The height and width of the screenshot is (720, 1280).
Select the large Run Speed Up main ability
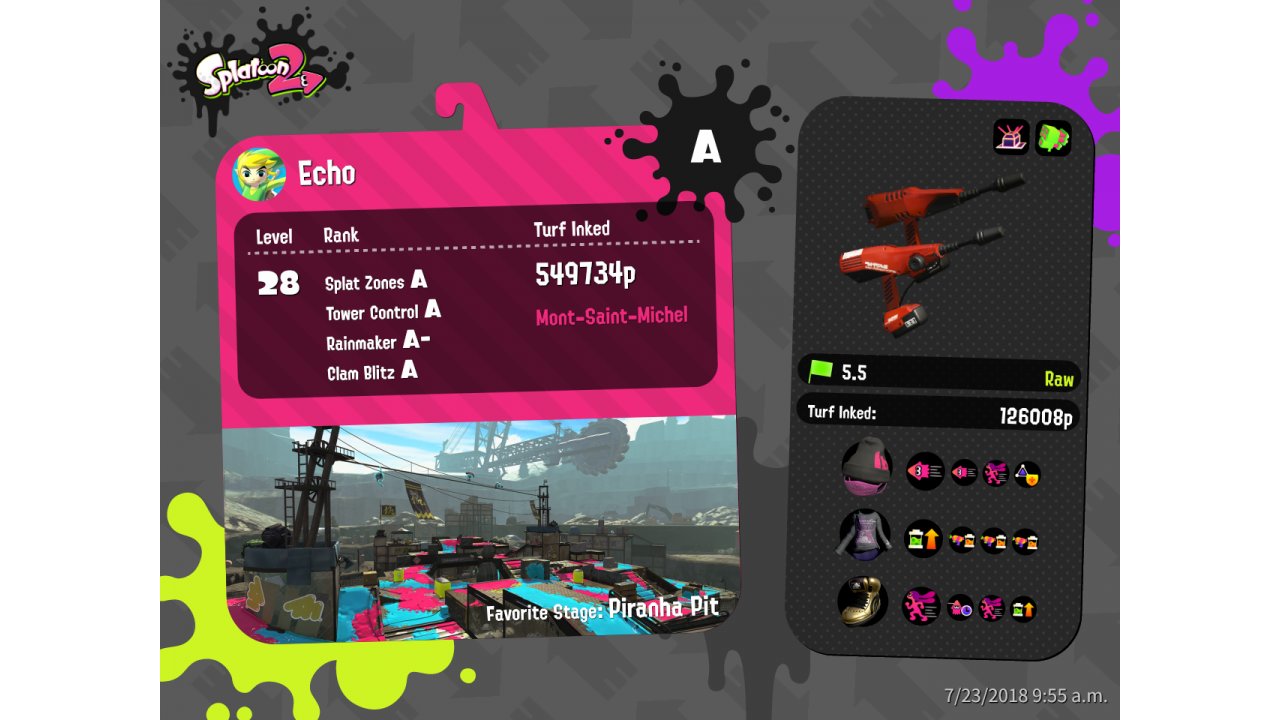coord(921,606)
